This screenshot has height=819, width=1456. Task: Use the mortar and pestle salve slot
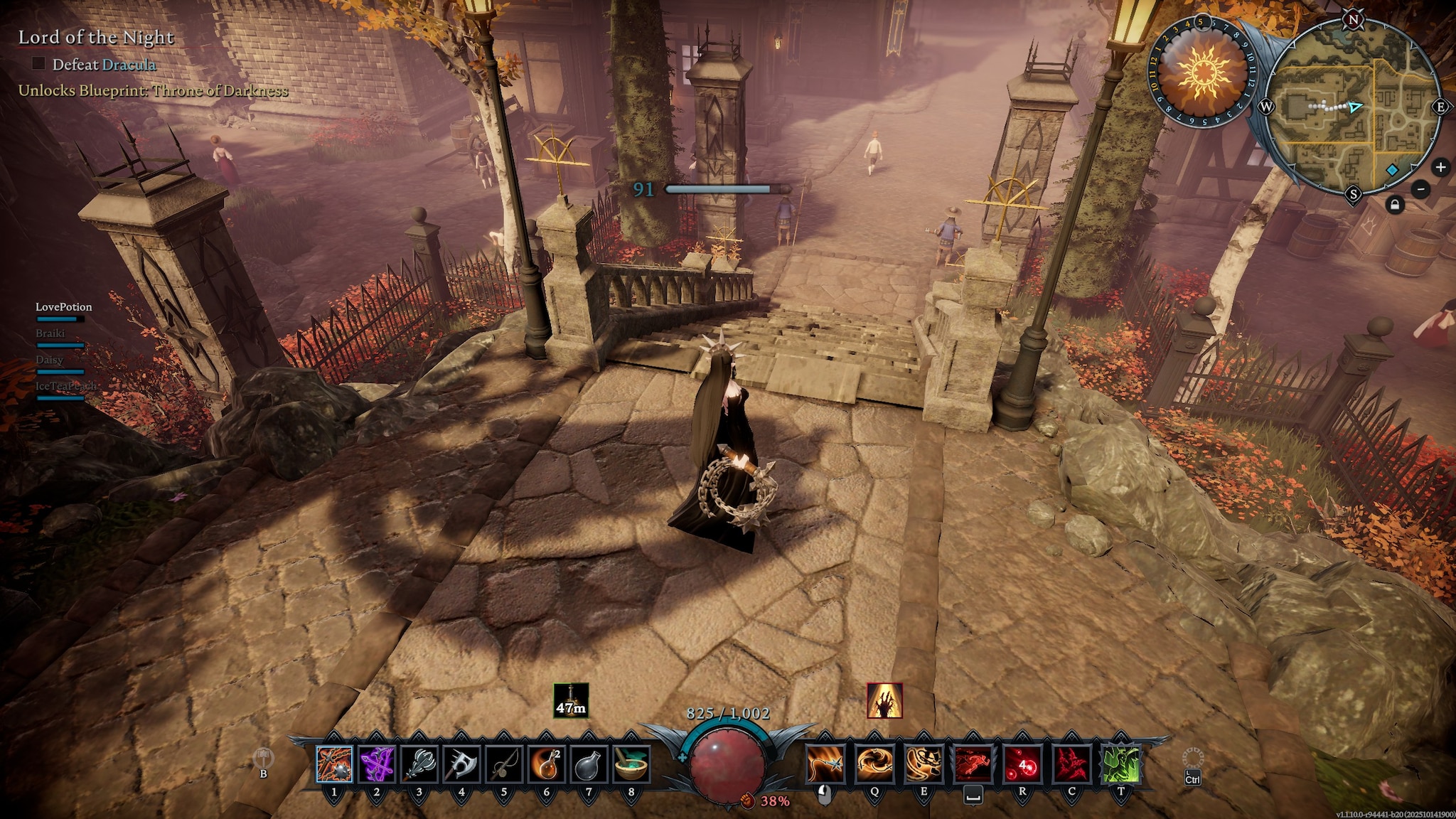(x=631, y=764)
